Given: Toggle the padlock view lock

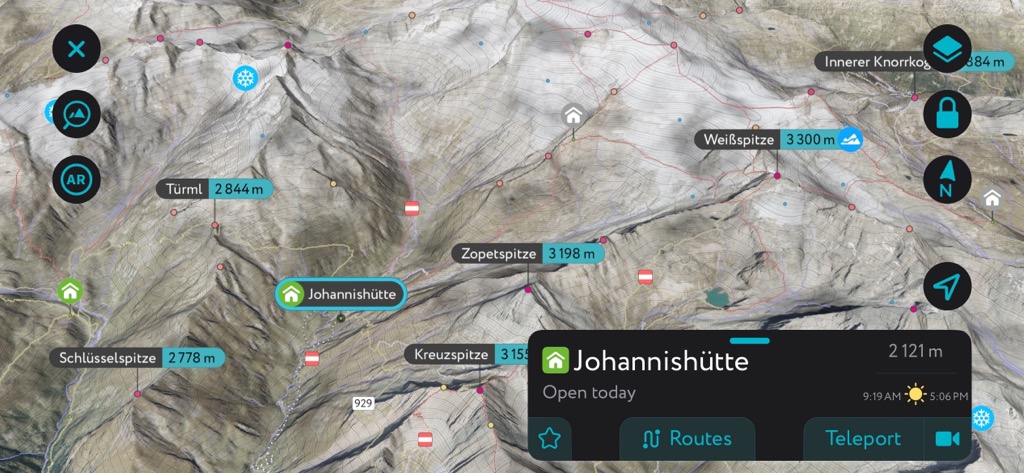Looking at the screenshot, I should coord(947,115).
